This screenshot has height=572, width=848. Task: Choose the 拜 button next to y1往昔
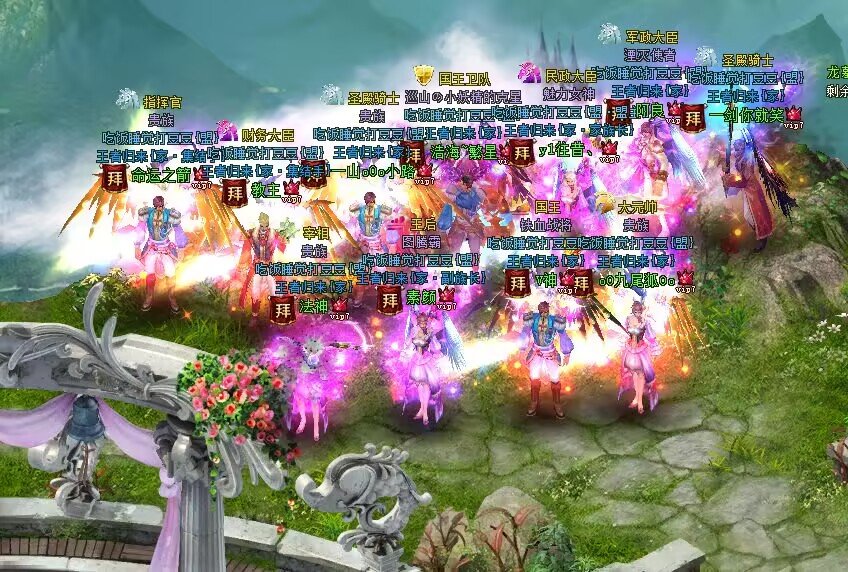pyautogui.click(x=520, y=152)
